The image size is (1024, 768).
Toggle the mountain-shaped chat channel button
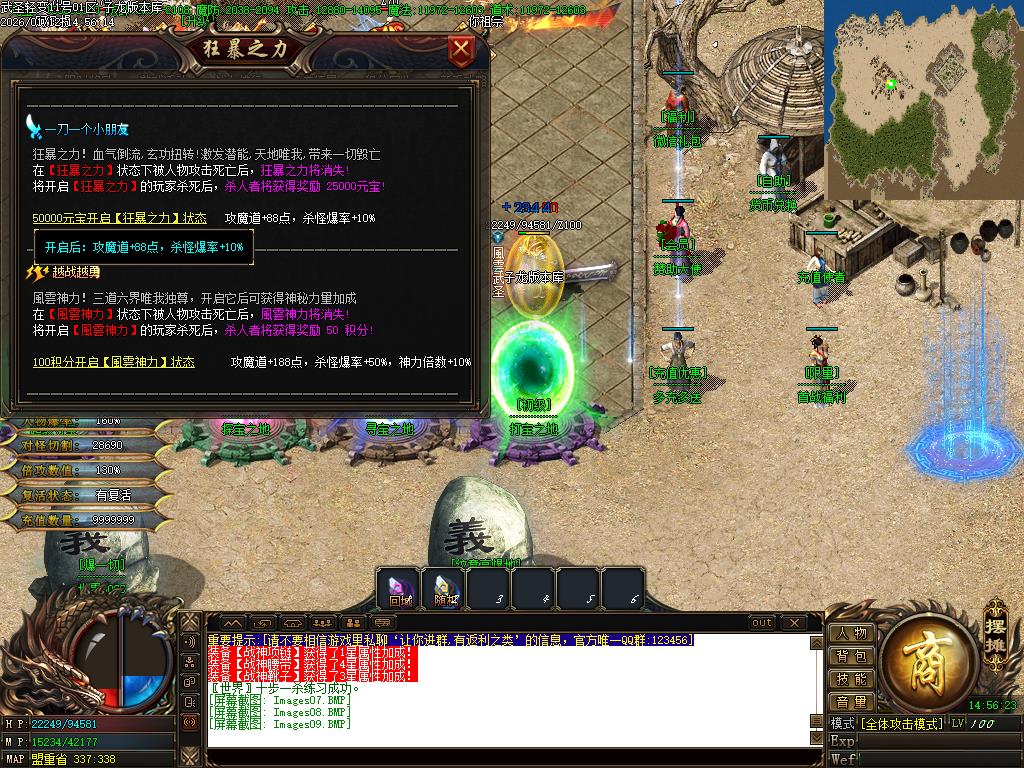tap(232, 623)
